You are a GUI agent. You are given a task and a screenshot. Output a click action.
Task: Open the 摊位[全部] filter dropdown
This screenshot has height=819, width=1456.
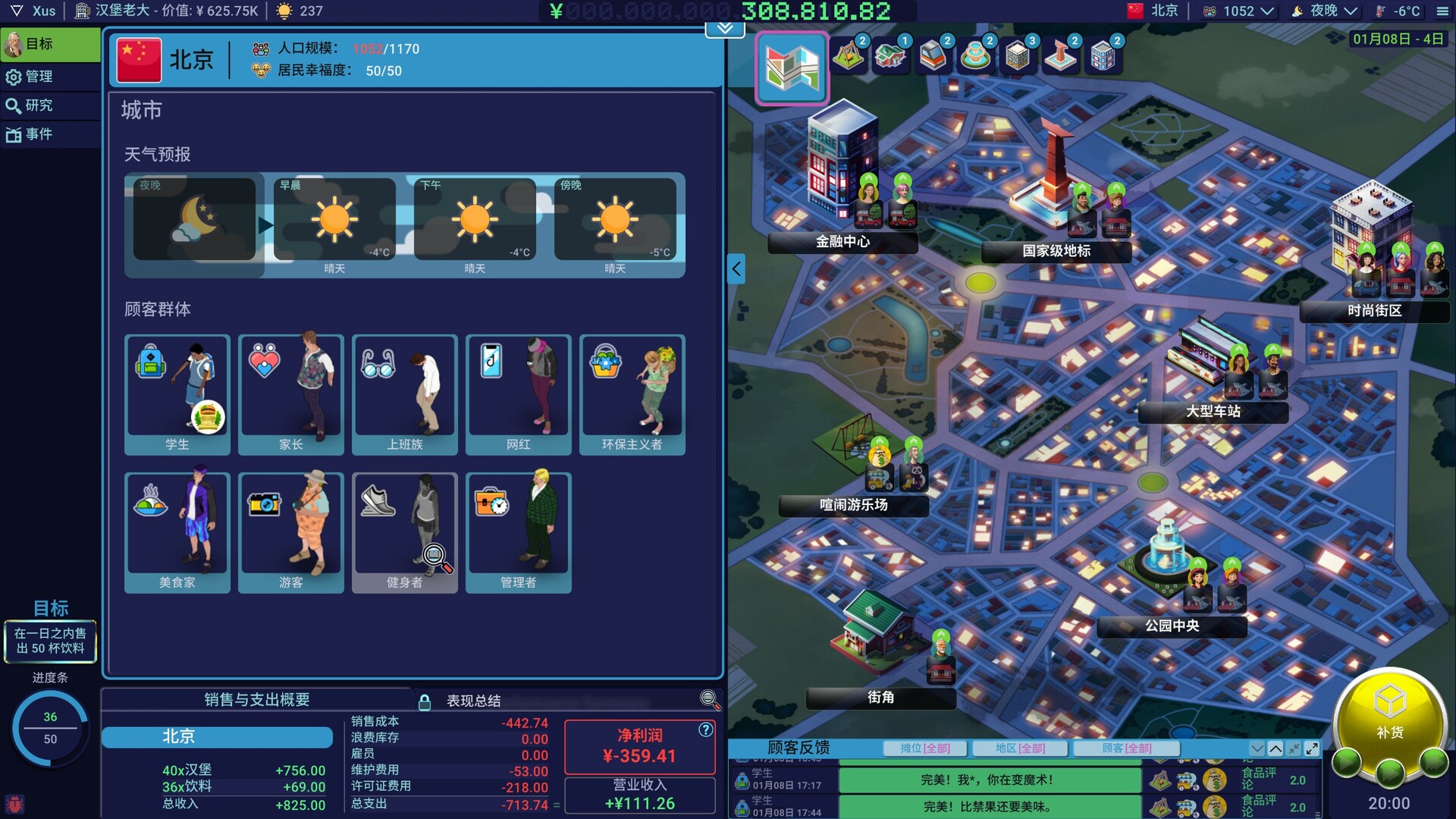pos(927,748)
